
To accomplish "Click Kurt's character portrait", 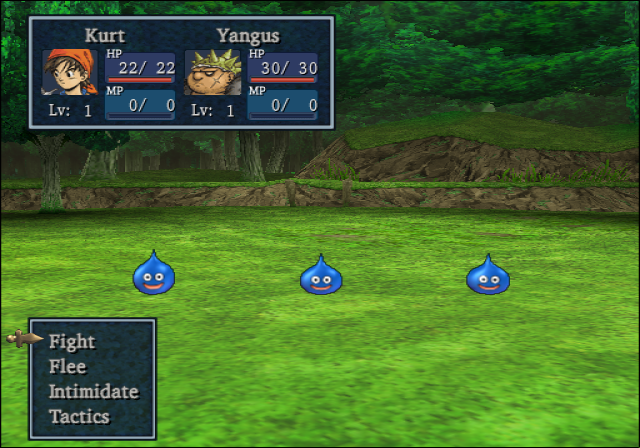I will [69, 72].
